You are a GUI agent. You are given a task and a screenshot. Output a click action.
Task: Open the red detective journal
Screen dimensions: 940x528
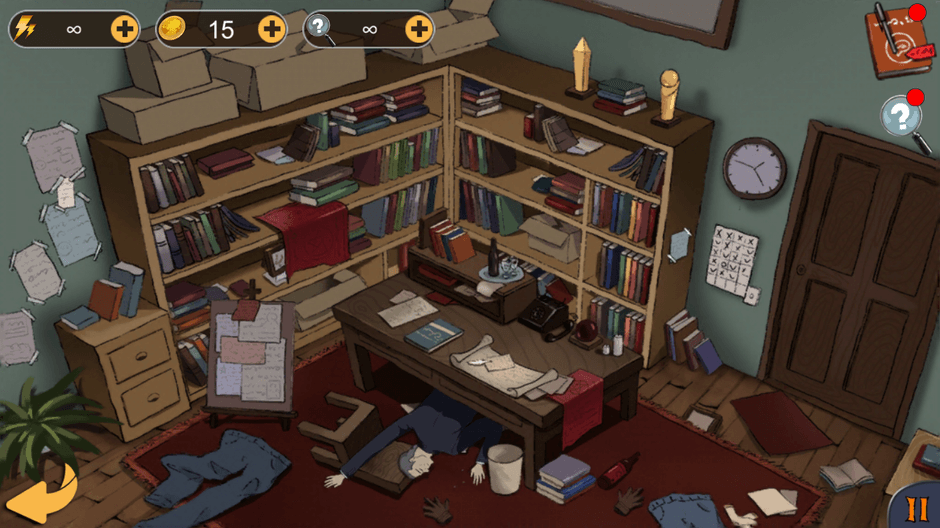pyautogui.click(x=897, y=42)
